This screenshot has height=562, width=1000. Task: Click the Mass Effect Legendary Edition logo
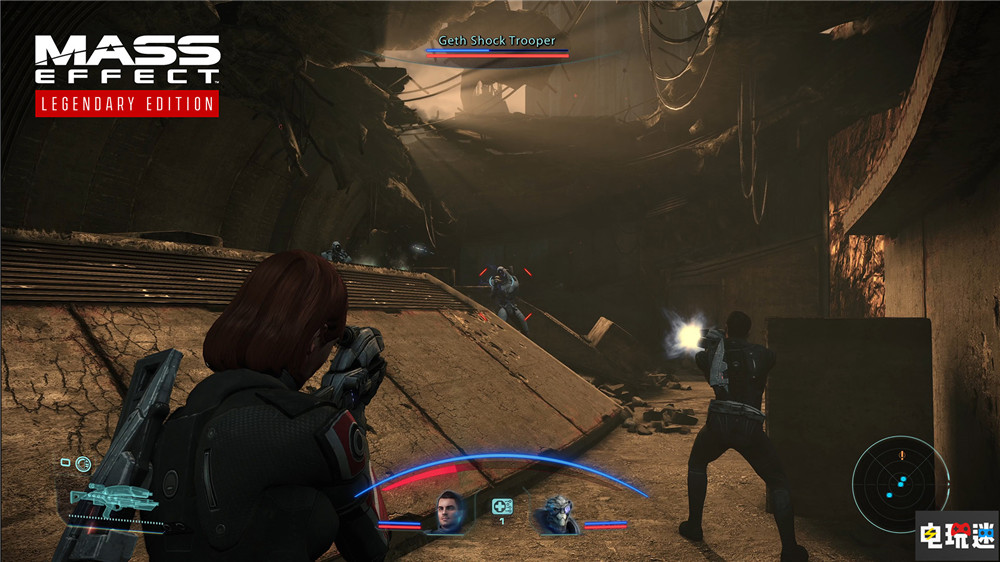click(127, 74)
